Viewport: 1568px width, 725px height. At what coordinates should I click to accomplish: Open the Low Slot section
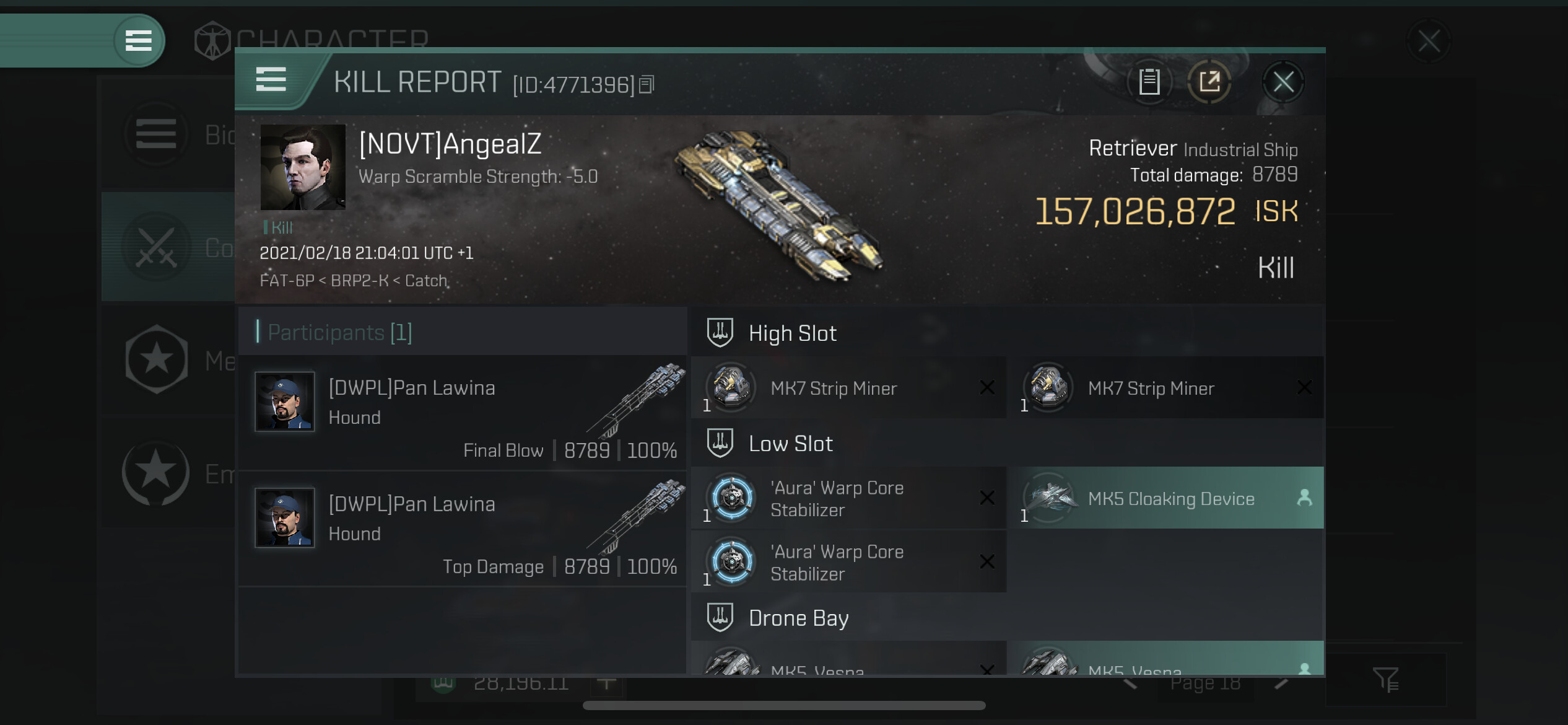(790, 444)
